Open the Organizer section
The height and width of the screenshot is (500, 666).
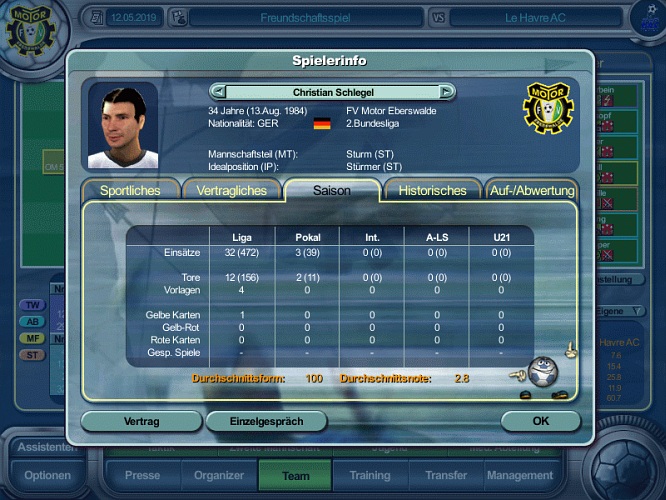(218, 476)
